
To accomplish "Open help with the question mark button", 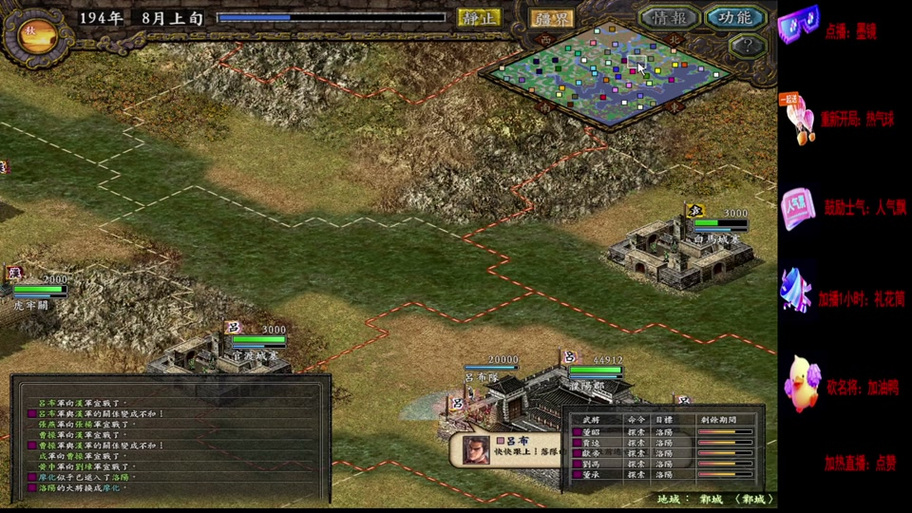I will click(746, 45).
